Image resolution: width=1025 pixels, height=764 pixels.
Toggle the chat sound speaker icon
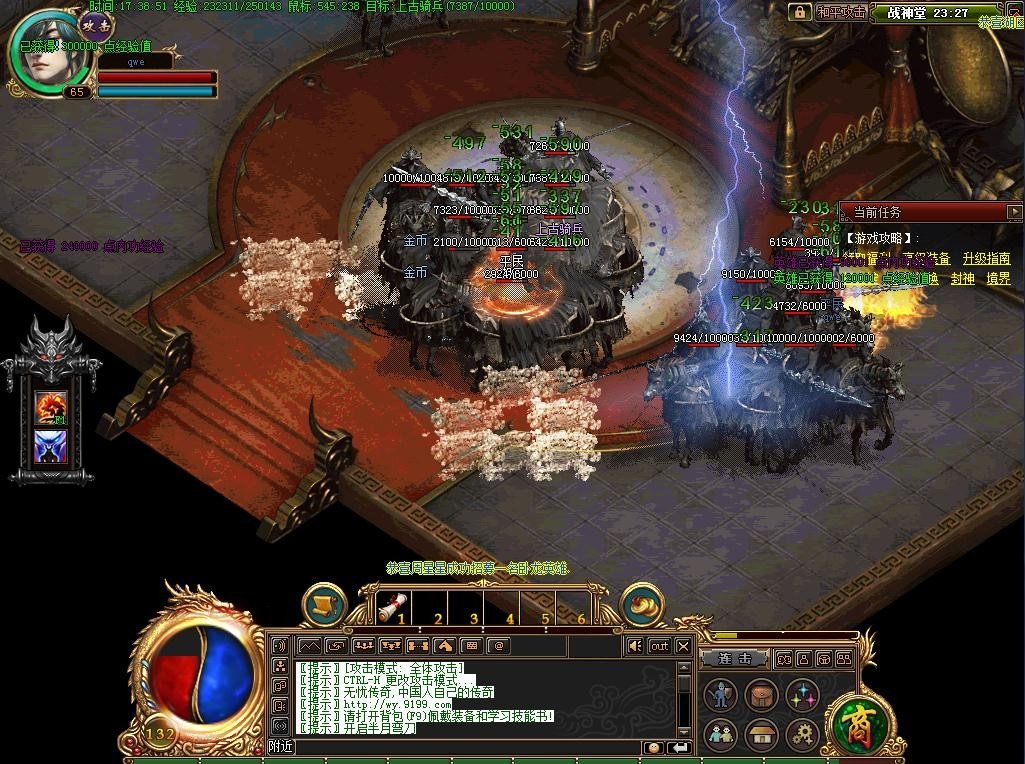[634, 646]
